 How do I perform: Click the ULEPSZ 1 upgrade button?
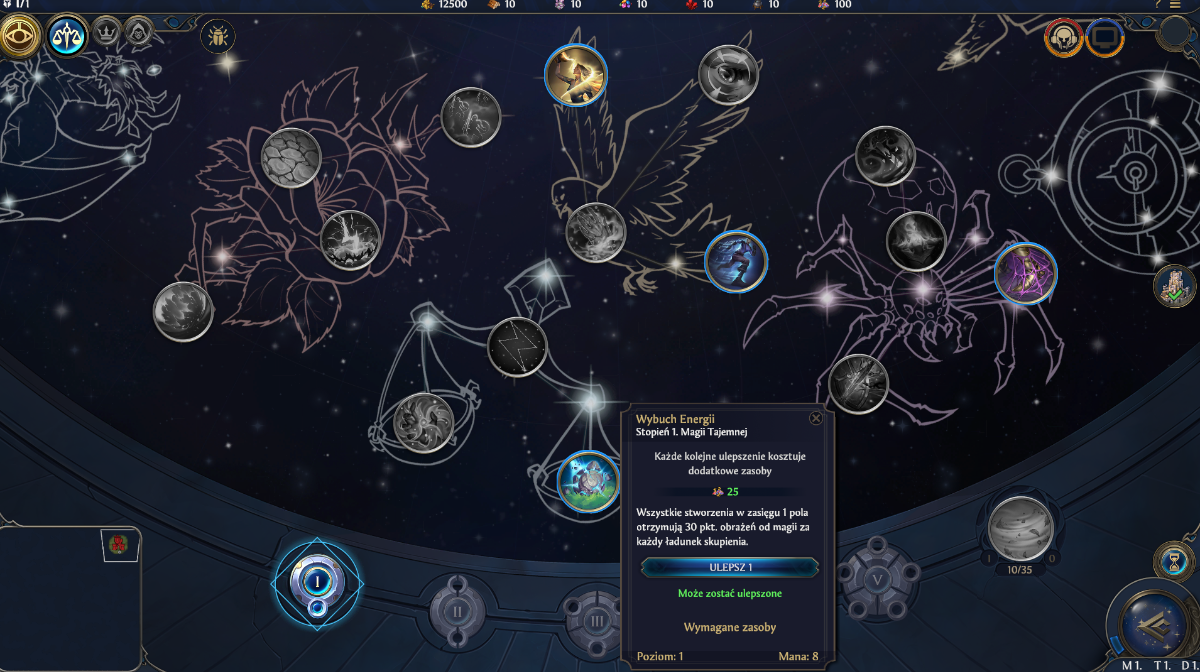coord(730,567)
